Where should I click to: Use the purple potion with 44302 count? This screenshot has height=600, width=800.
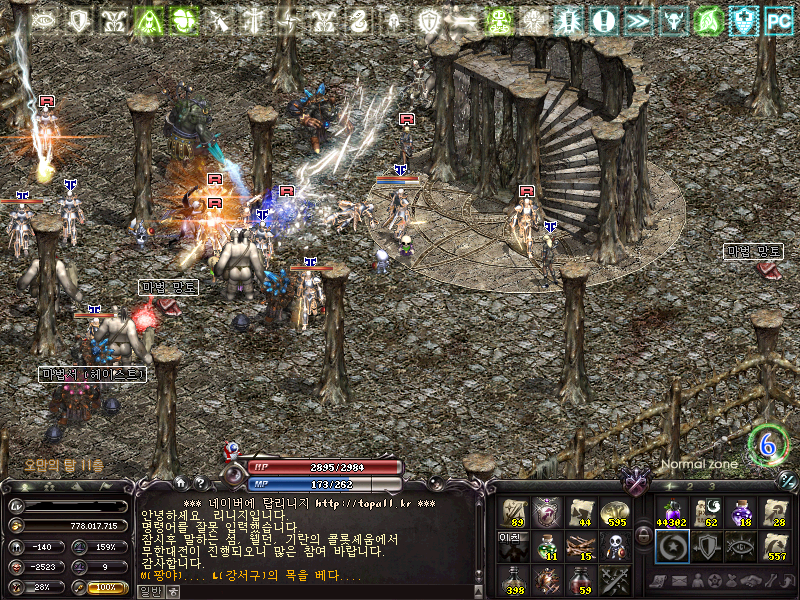[x=670, y=512]
